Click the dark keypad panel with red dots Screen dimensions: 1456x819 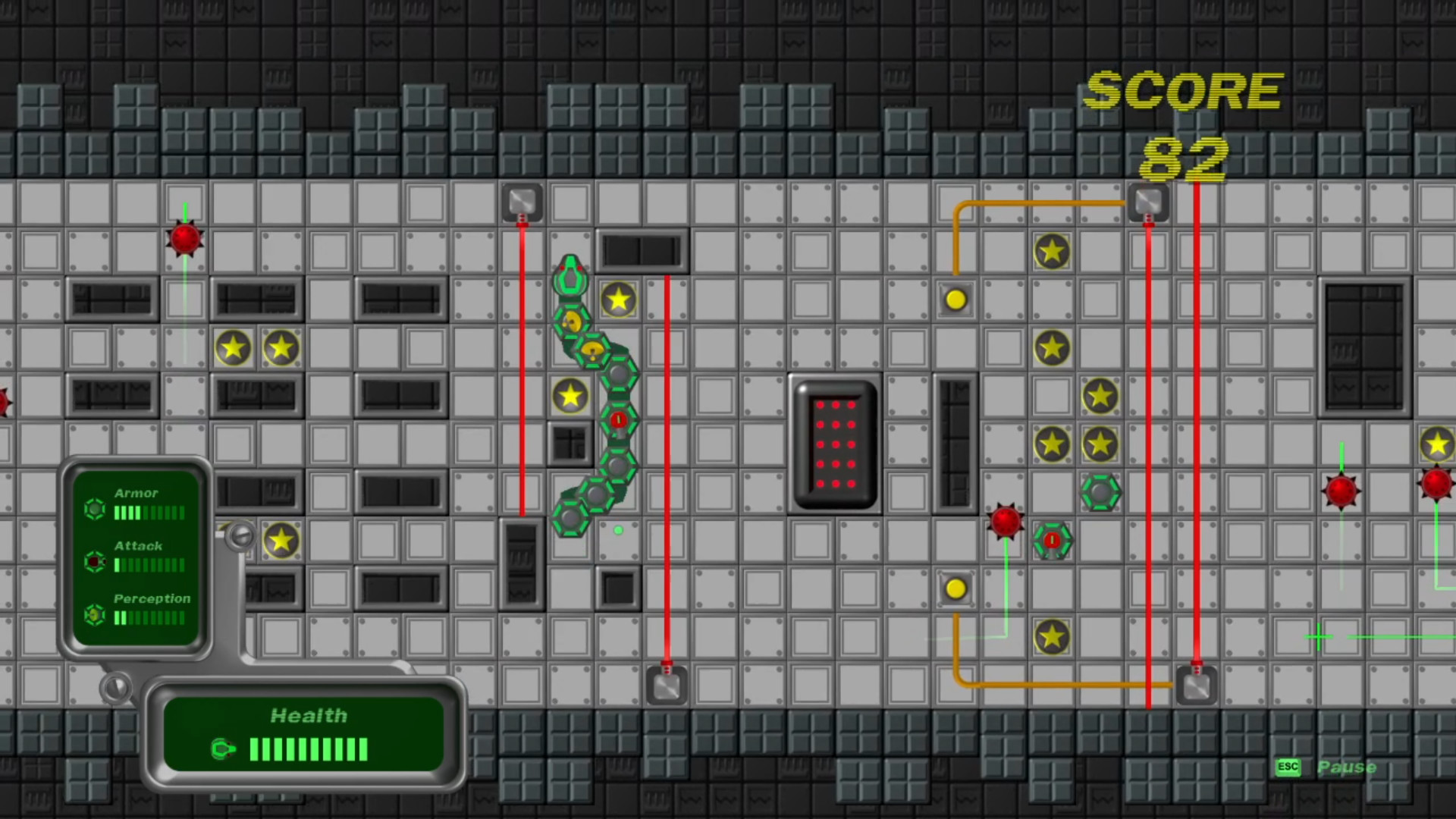pyautogui.click(x=834, y=444)
